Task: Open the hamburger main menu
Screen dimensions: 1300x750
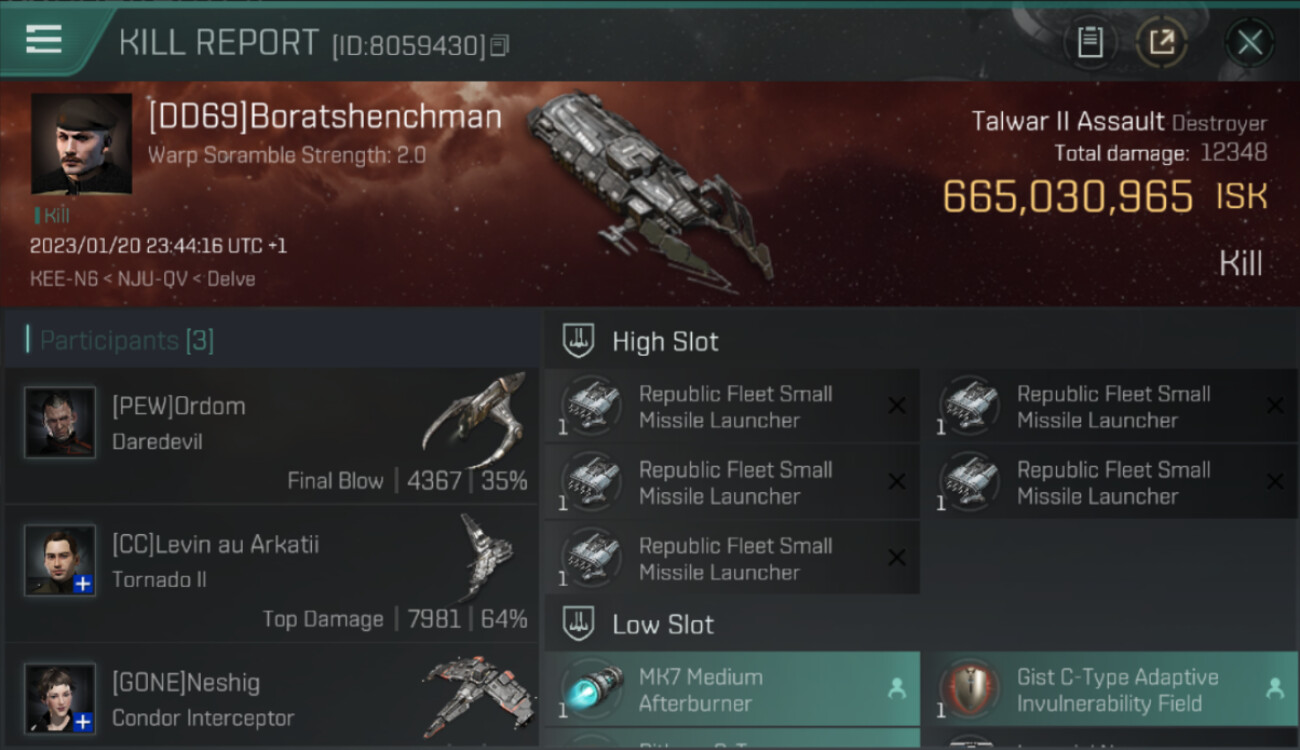Action: 44,40
